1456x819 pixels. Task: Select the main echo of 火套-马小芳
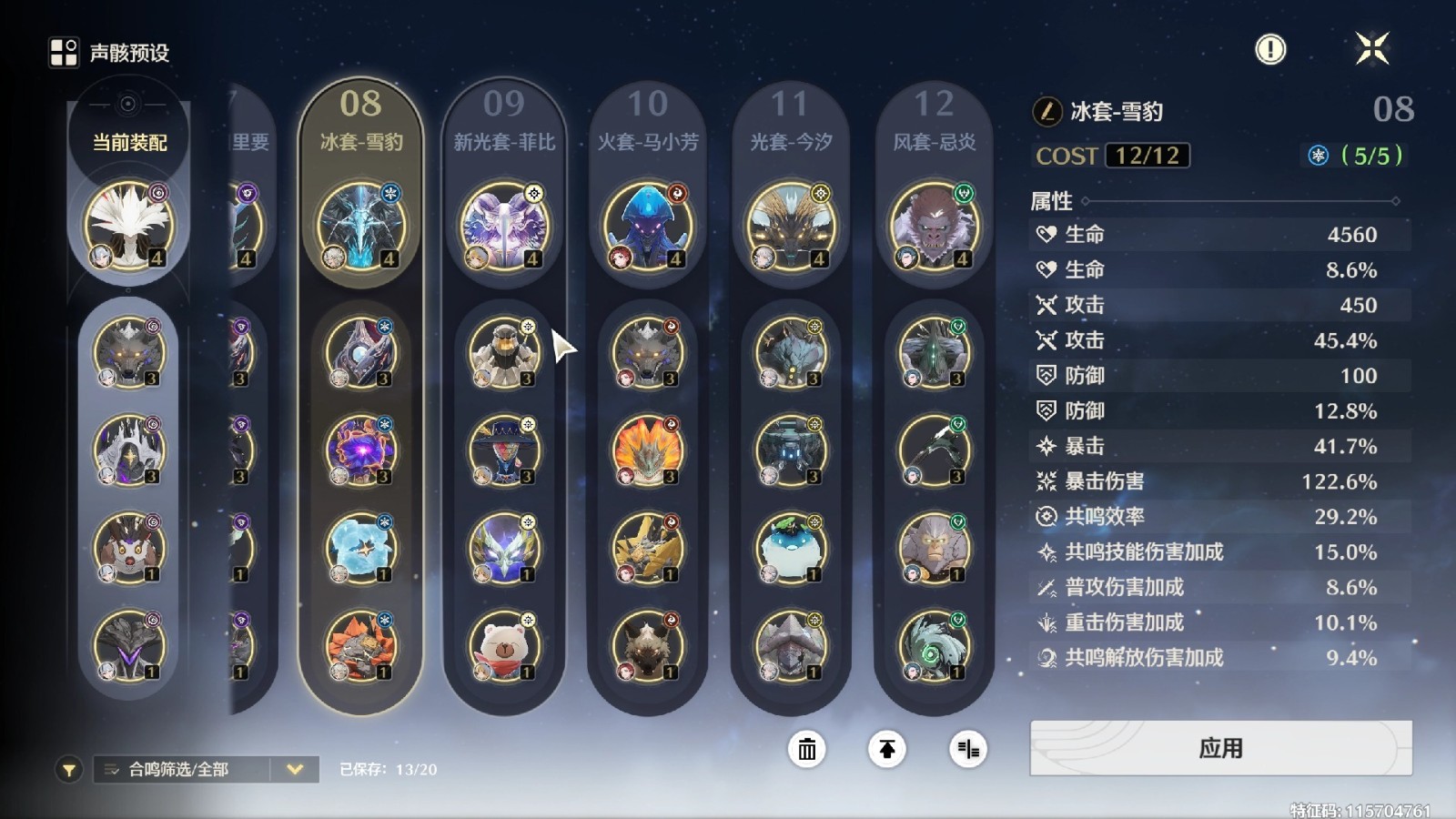(647, 227)
